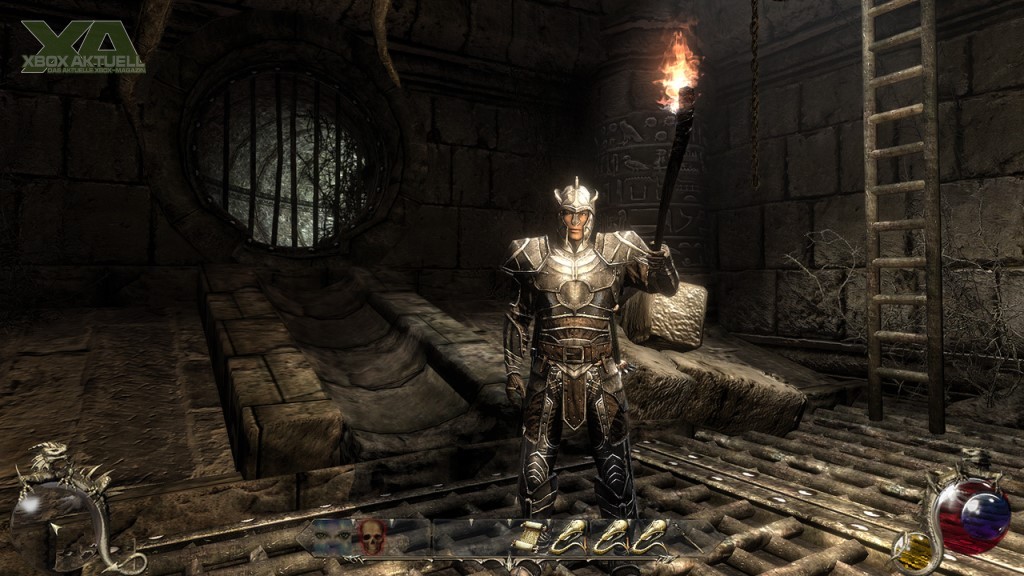1024x576 pixels.
Task: Use the parchment scroll in the hotbar
Action: click(x=533, y=538)
